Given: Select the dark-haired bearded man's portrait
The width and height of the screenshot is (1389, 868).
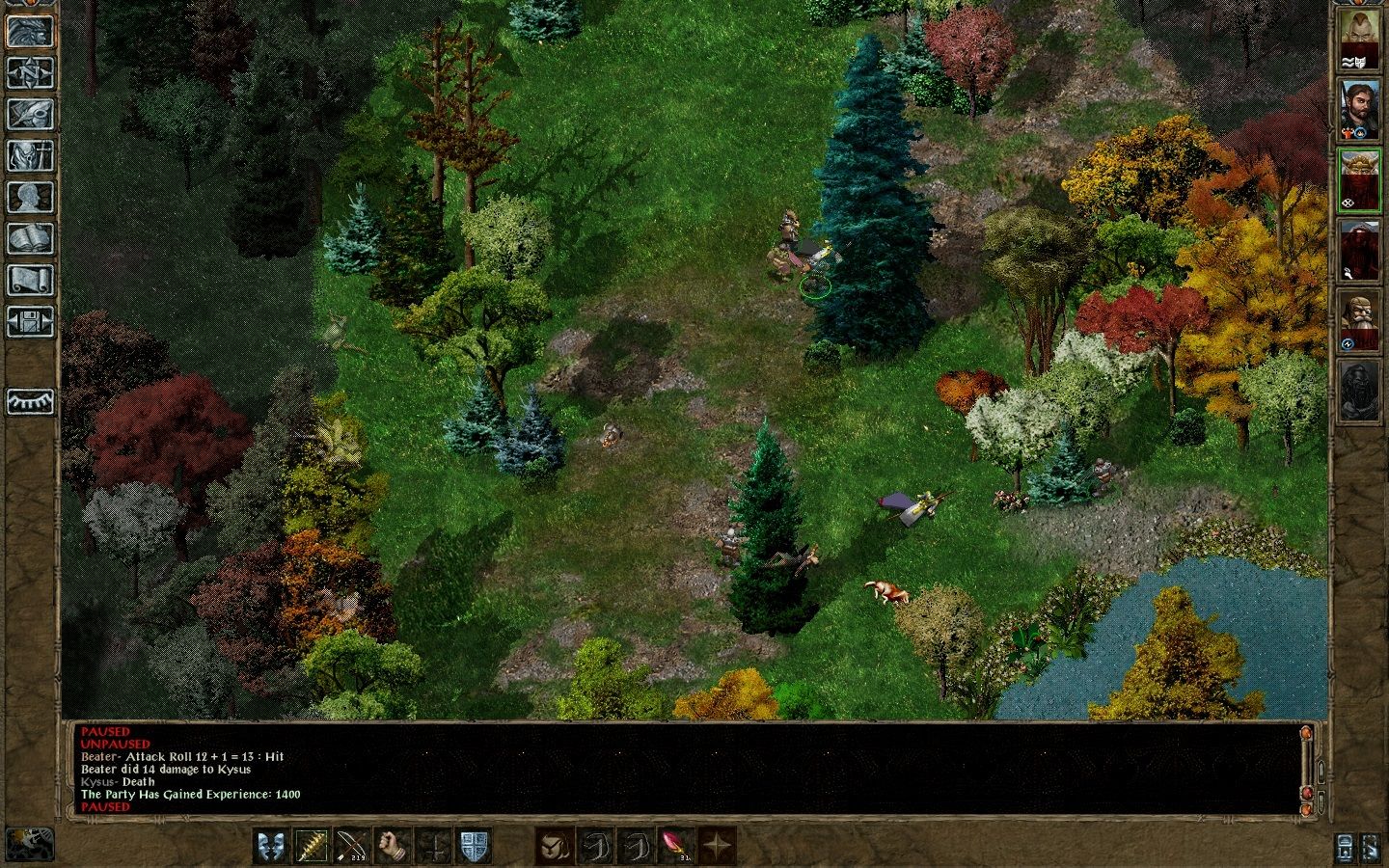Looking at the screenshot, I should click(1360, 111).
